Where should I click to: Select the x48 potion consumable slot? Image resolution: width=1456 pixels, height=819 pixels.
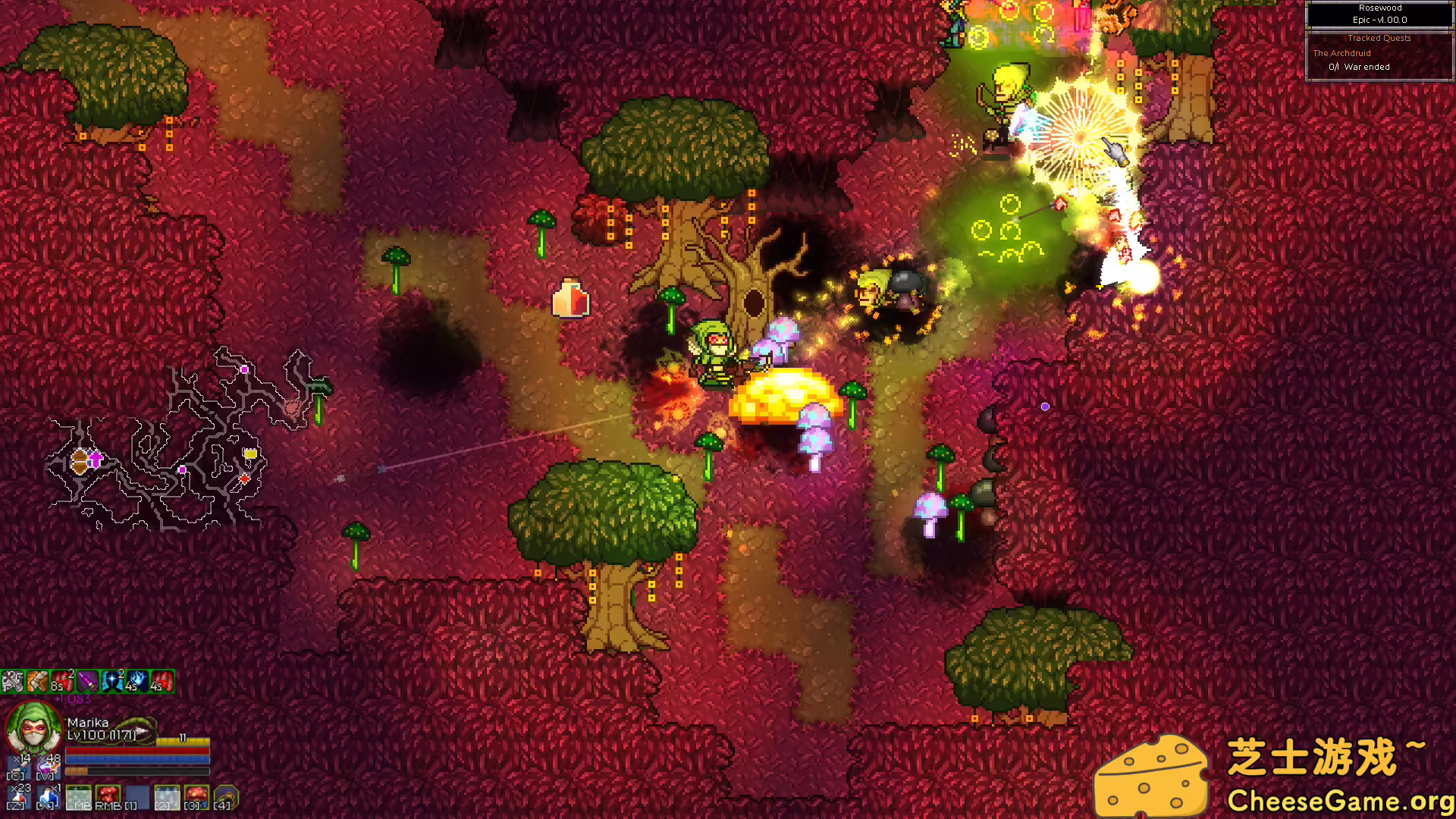(x=46, y=767)
